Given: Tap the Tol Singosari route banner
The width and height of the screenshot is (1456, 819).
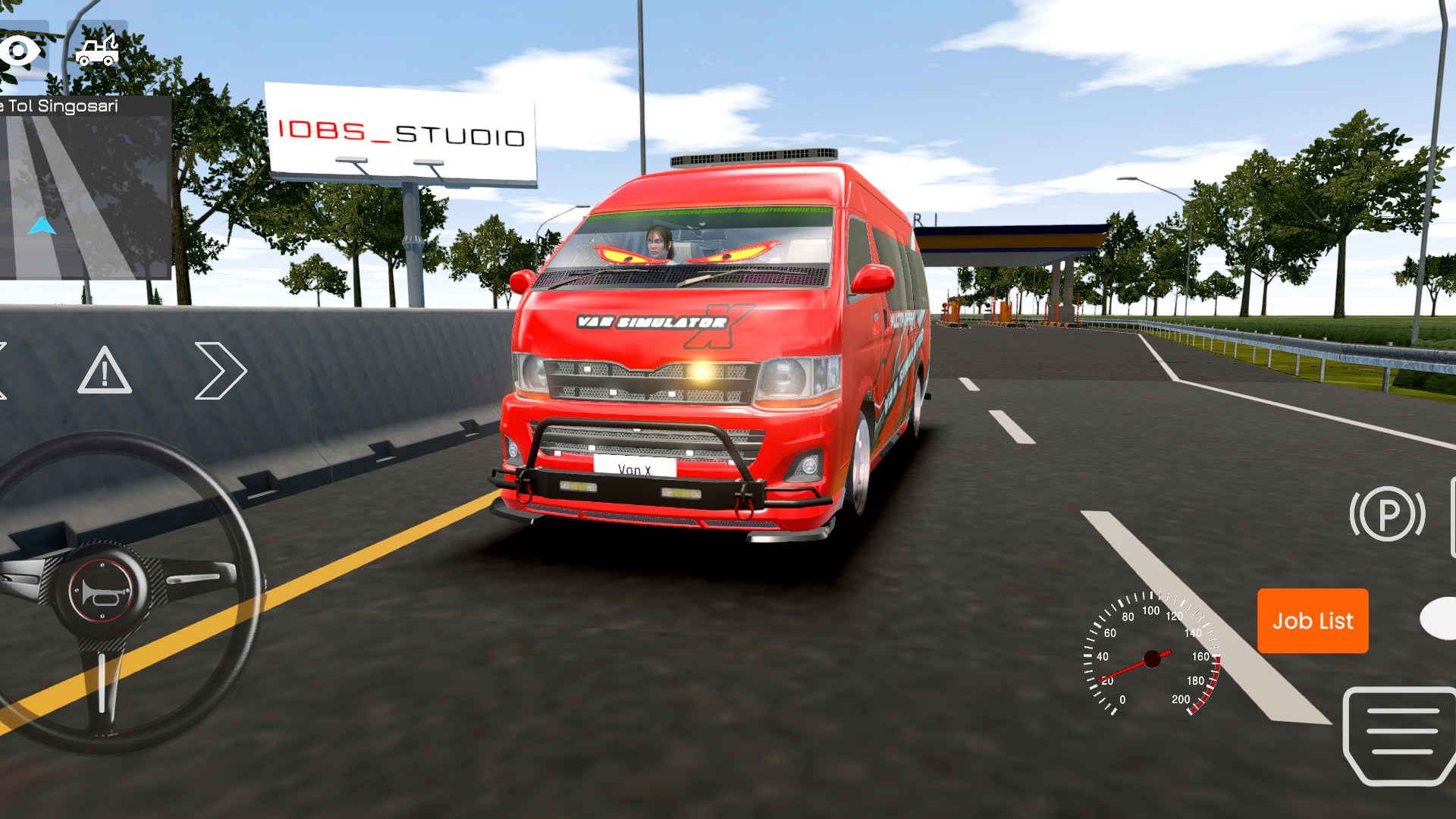Looking at the screenshot, I should click(x=61, y=106).
